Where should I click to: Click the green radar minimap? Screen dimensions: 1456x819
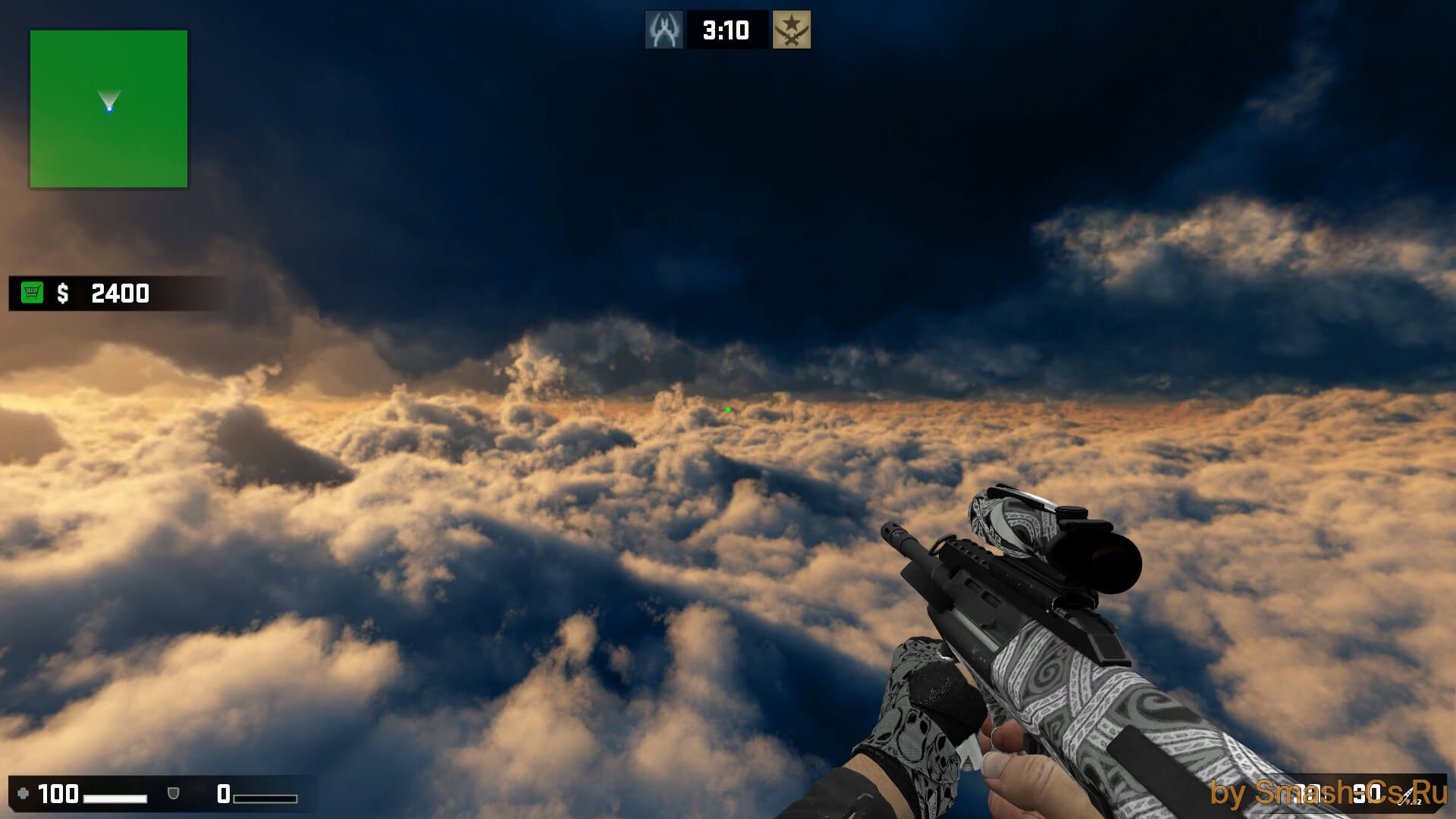[x=108, y=109]
